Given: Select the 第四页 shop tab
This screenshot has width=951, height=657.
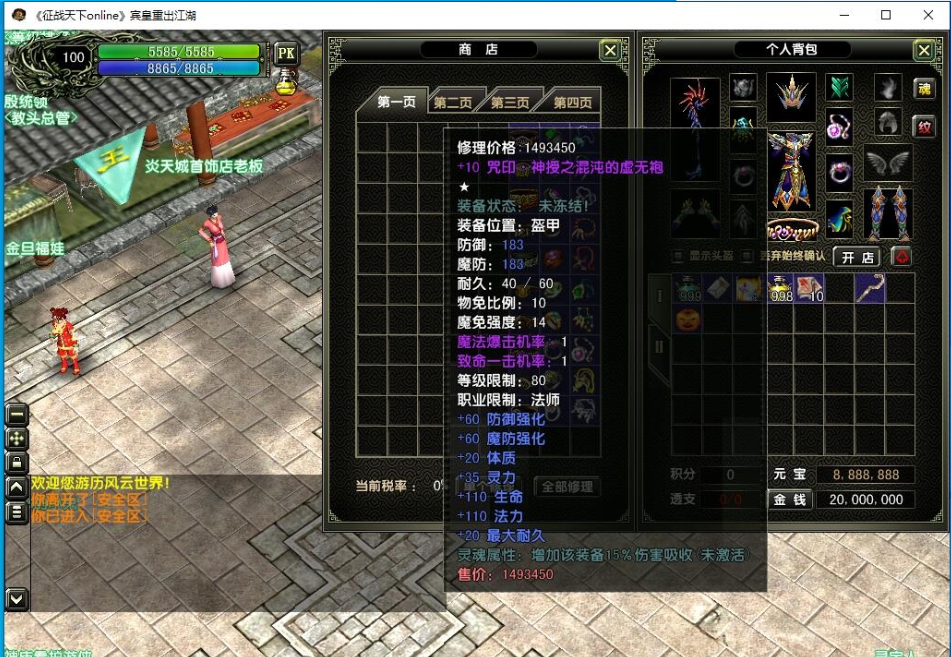Looking at the screenshot, I should point(572,102).
